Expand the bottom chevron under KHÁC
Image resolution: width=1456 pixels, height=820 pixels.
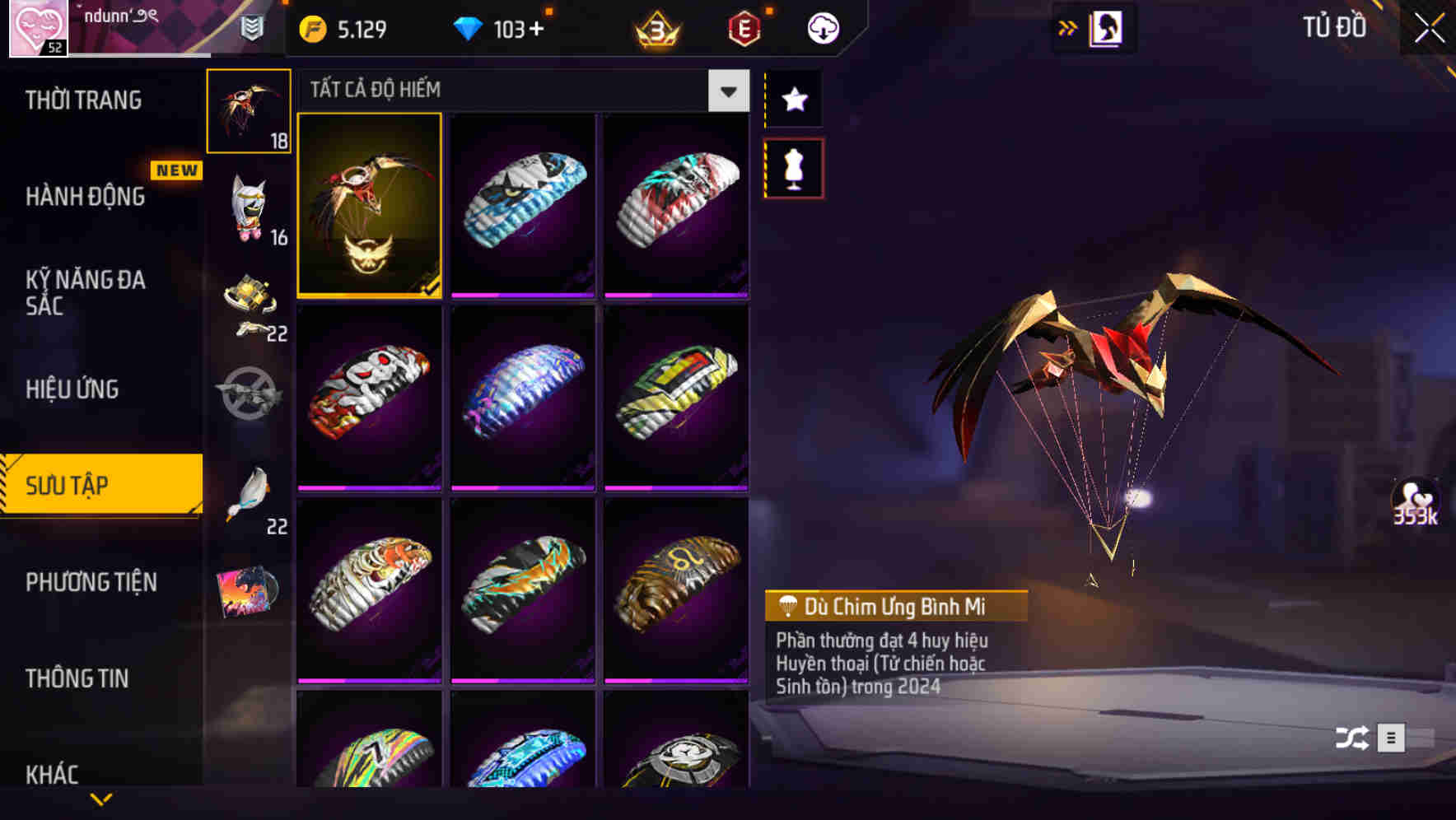coord(101,798)
